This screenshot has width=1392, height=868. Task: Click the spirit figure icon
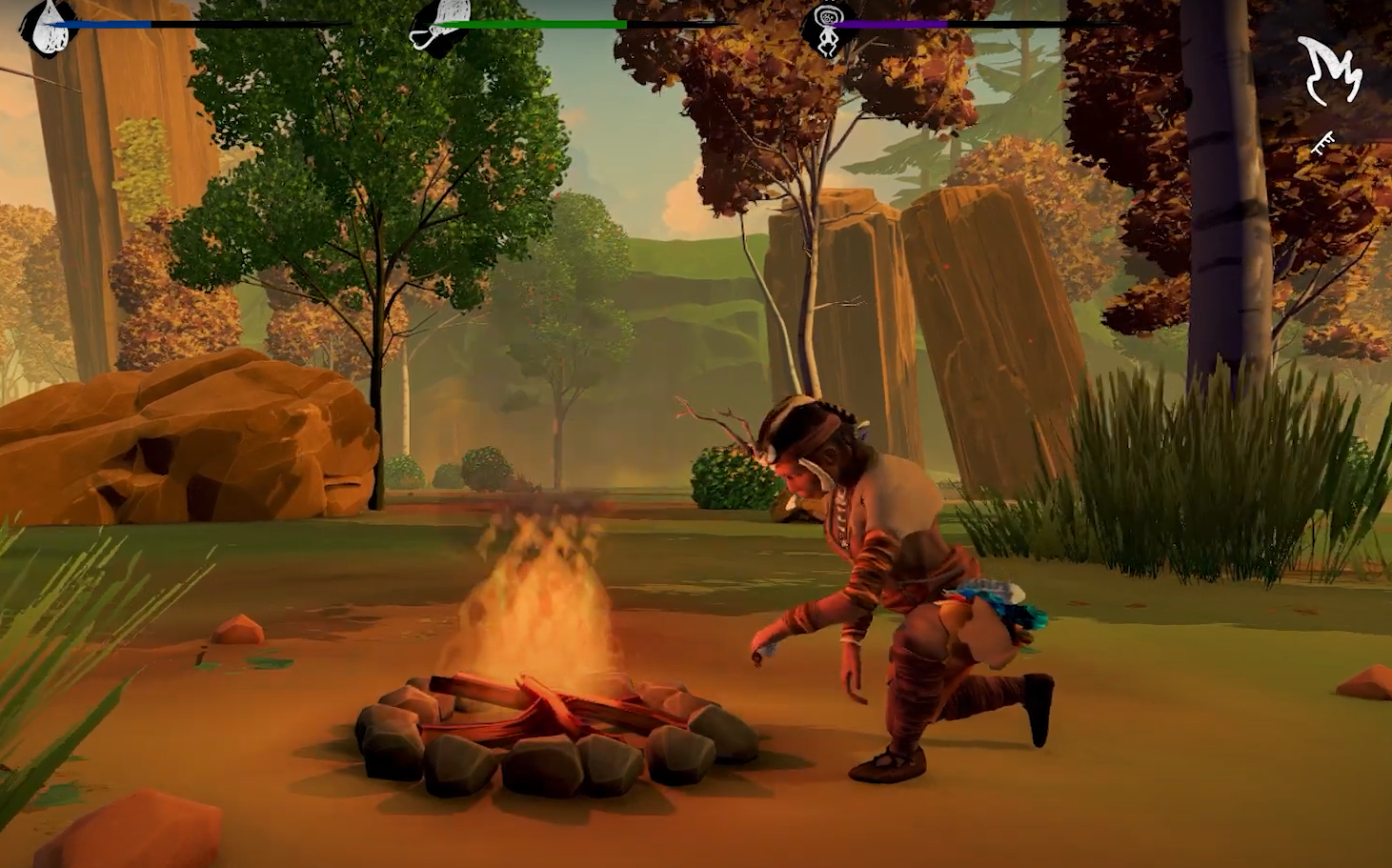coord(827,28)
